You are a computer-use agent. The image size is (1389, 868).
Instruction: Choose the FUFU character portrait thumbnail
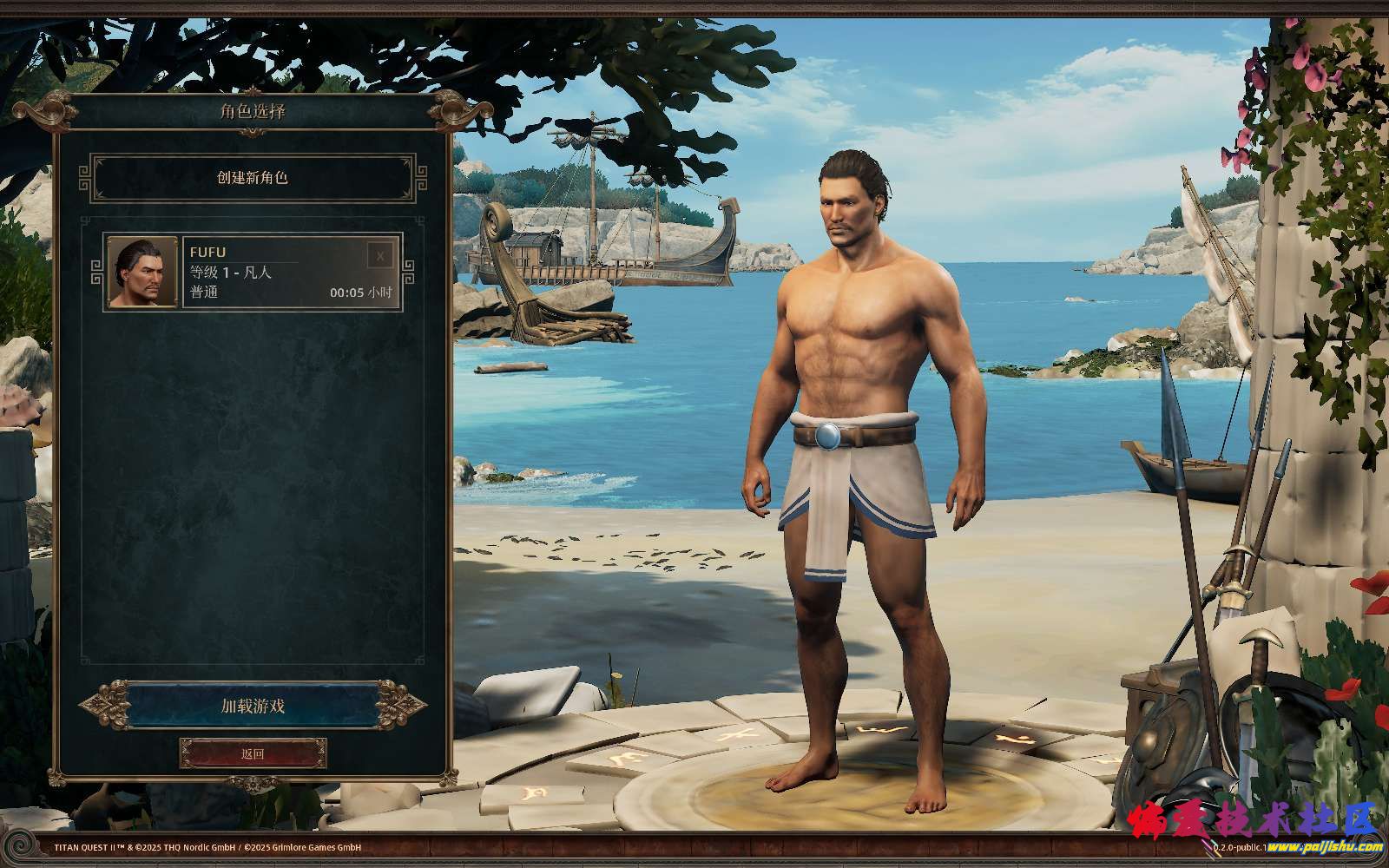142,273
